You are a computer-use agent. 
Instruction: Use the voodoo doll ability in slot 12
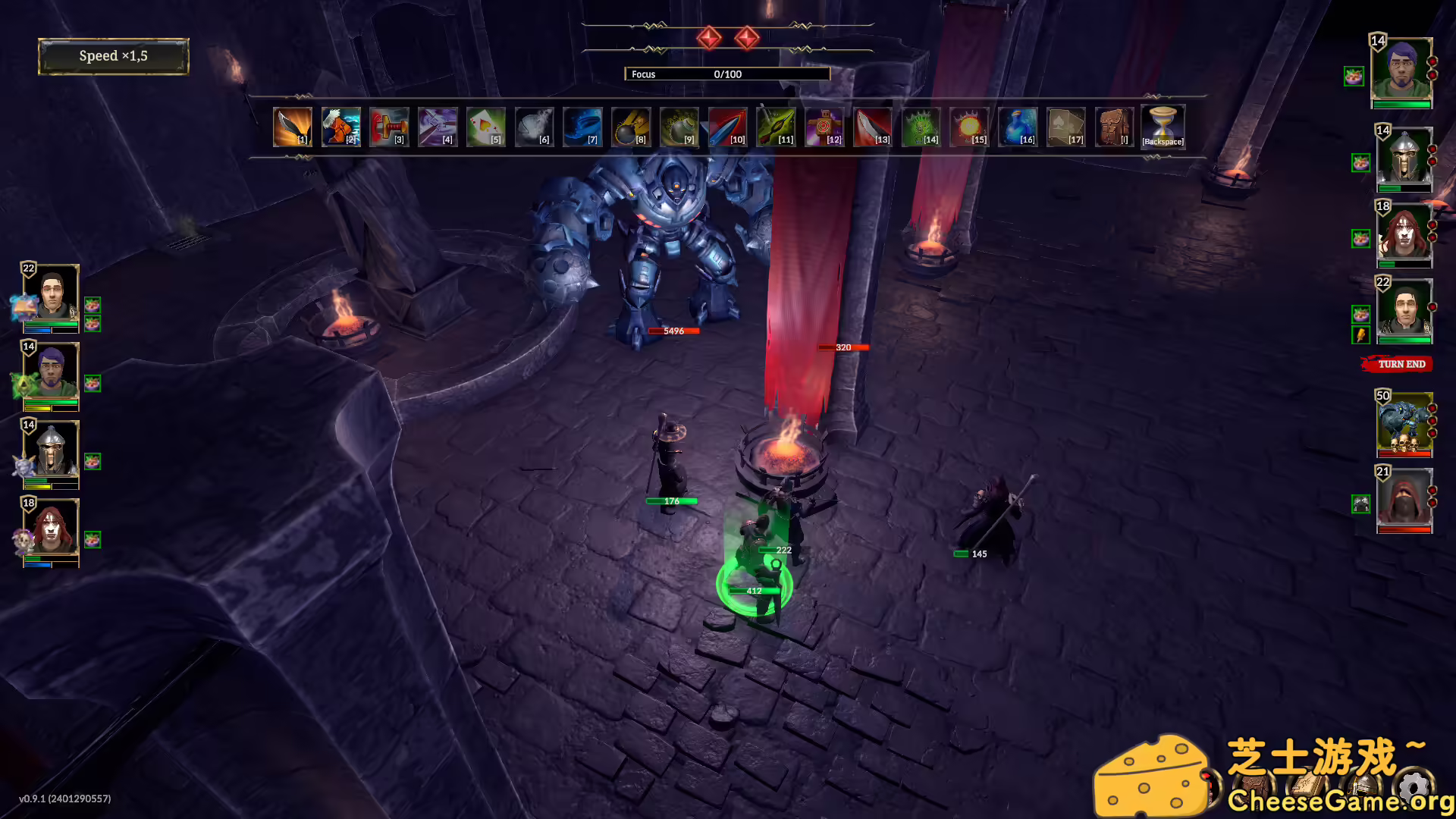[x=826, y=127]
